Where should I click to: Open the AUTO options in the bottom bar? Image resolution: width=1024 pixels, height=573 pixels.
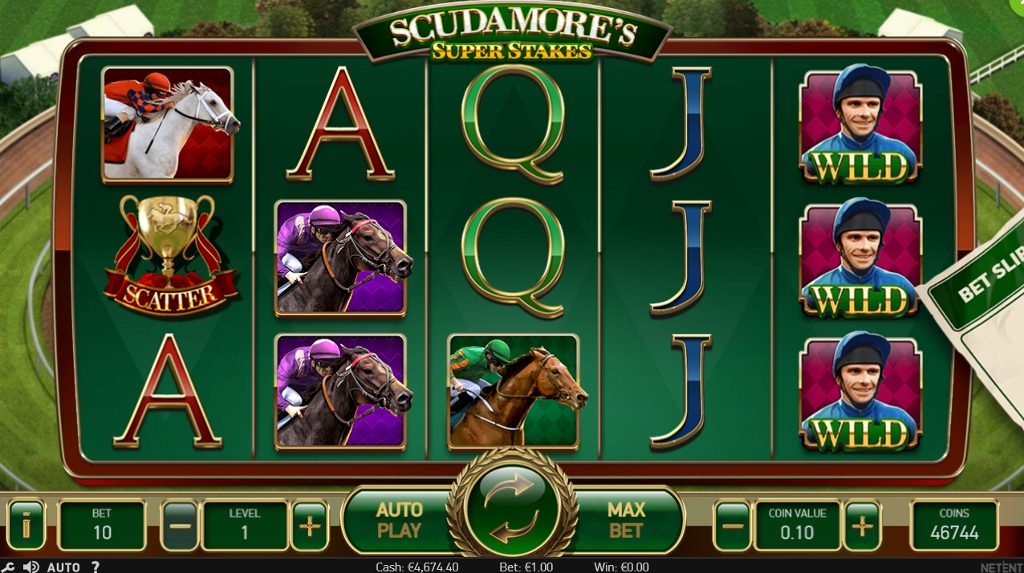(x=63, y=567)
